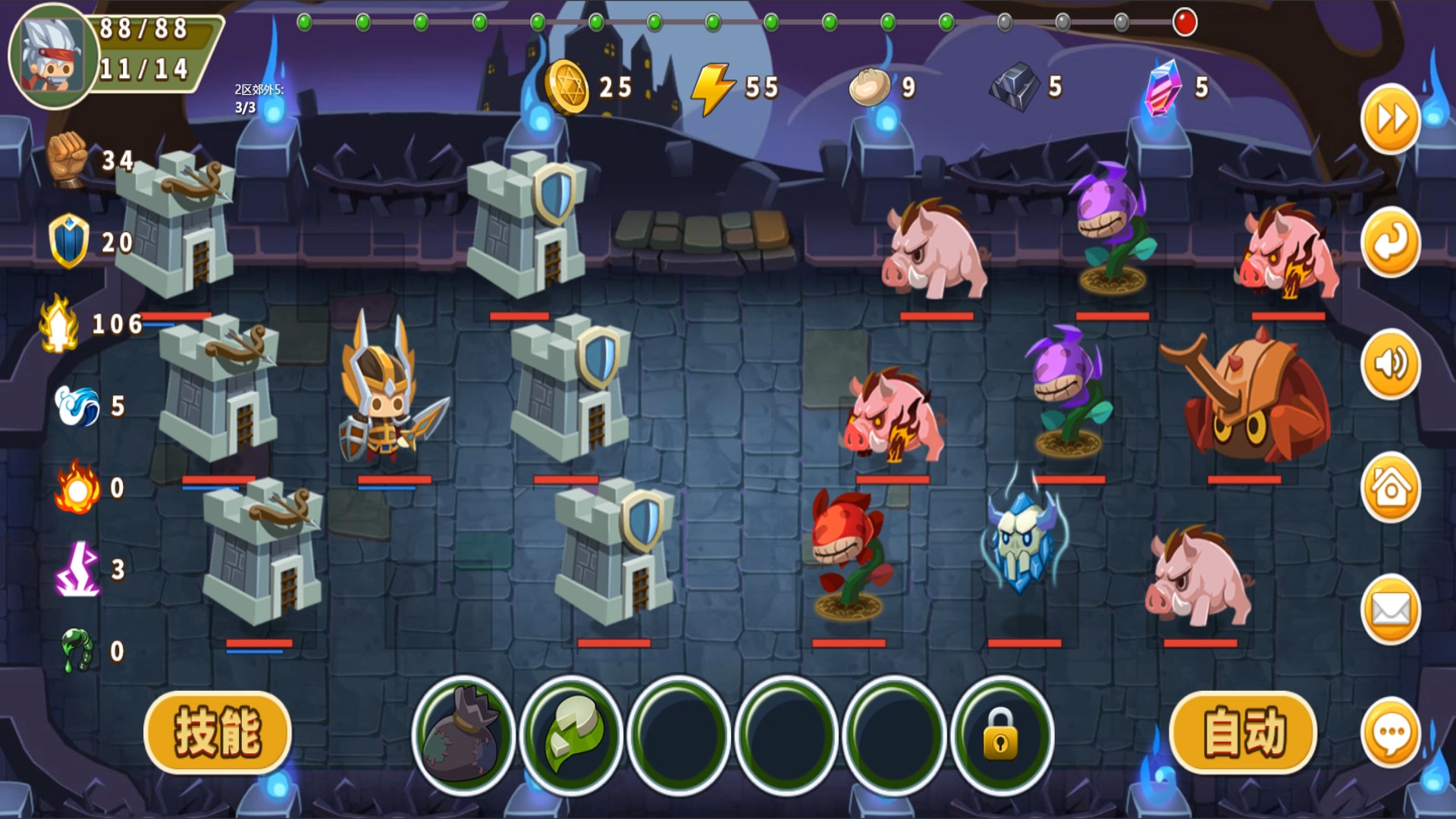The height and width of the screenshot is (819, 1456).
Task: Click the orange return arrow button
Action: tap(1391, 243)
